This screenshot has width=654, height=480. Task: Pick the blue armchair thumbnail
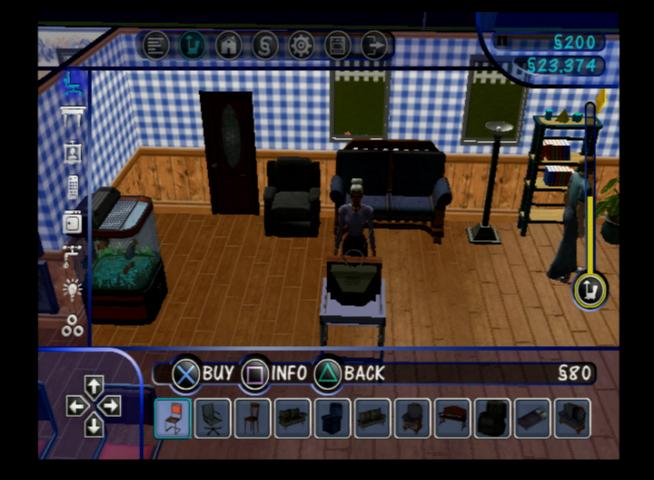click(332, 418)
